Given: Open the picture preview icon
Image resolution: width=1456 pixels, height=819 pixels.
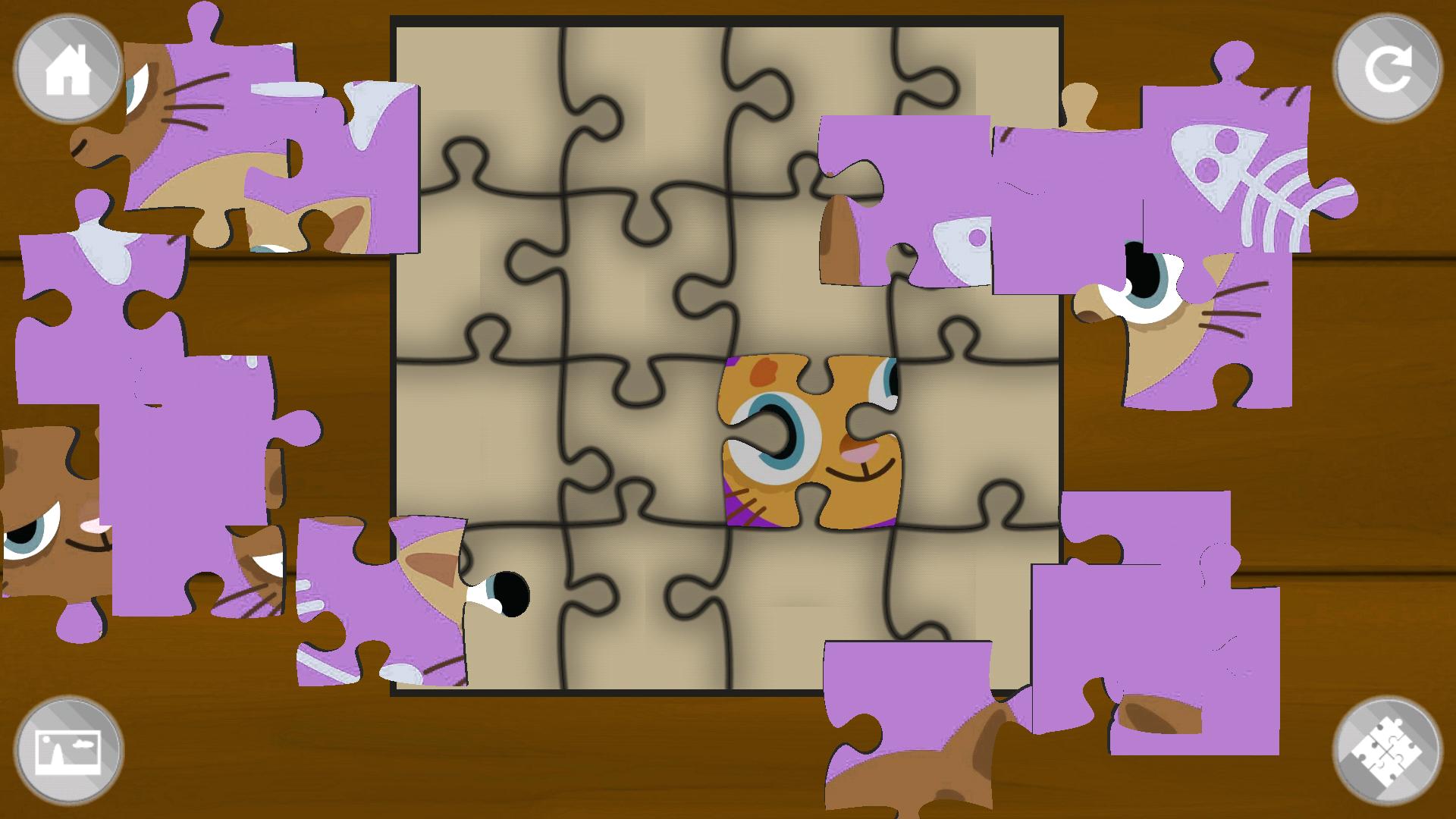Looking at the screenshot, I should coord(67,751).
